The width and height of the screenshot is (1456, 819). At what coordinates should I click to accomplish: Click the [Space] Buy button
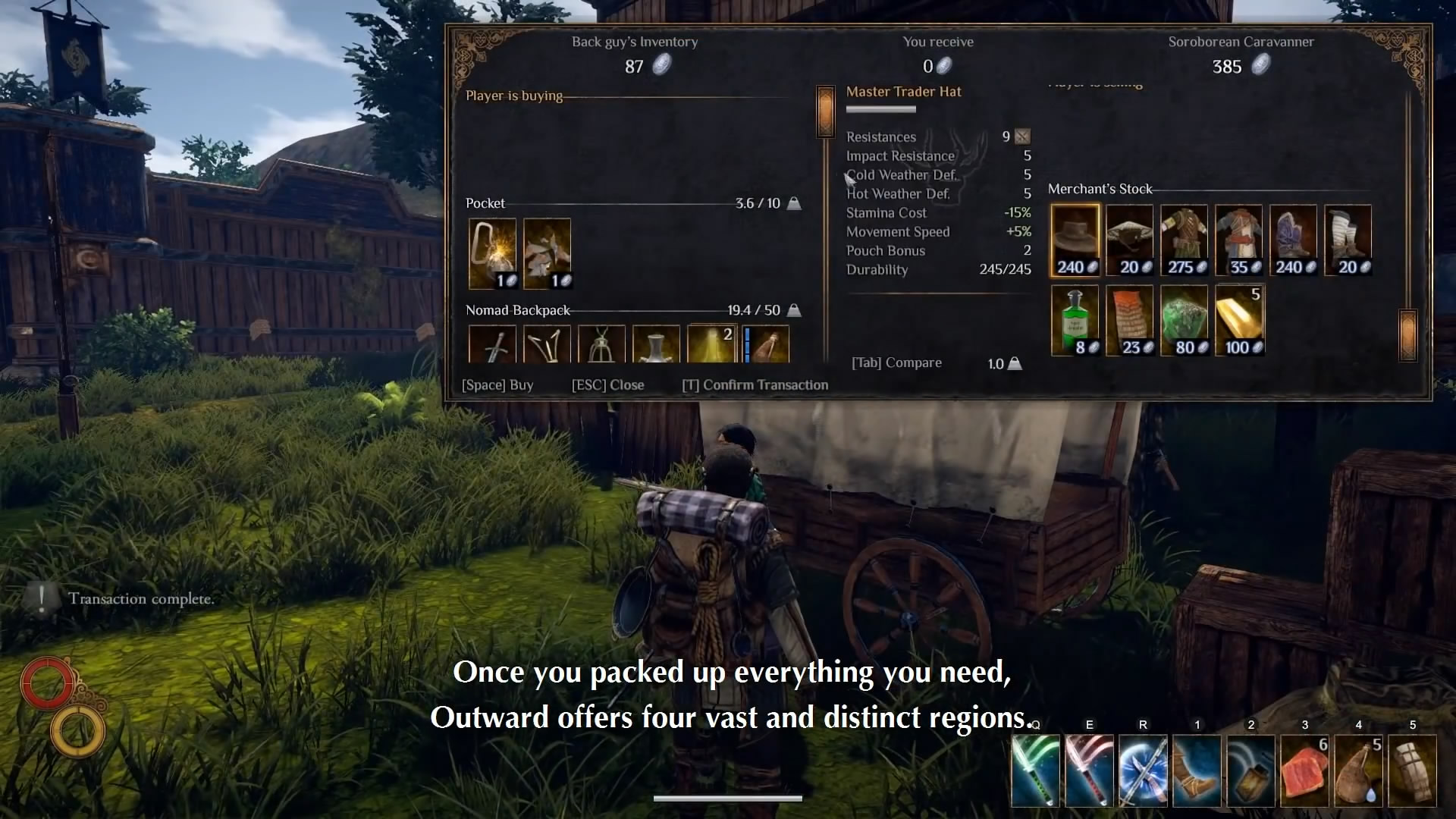tap(498, 384)
